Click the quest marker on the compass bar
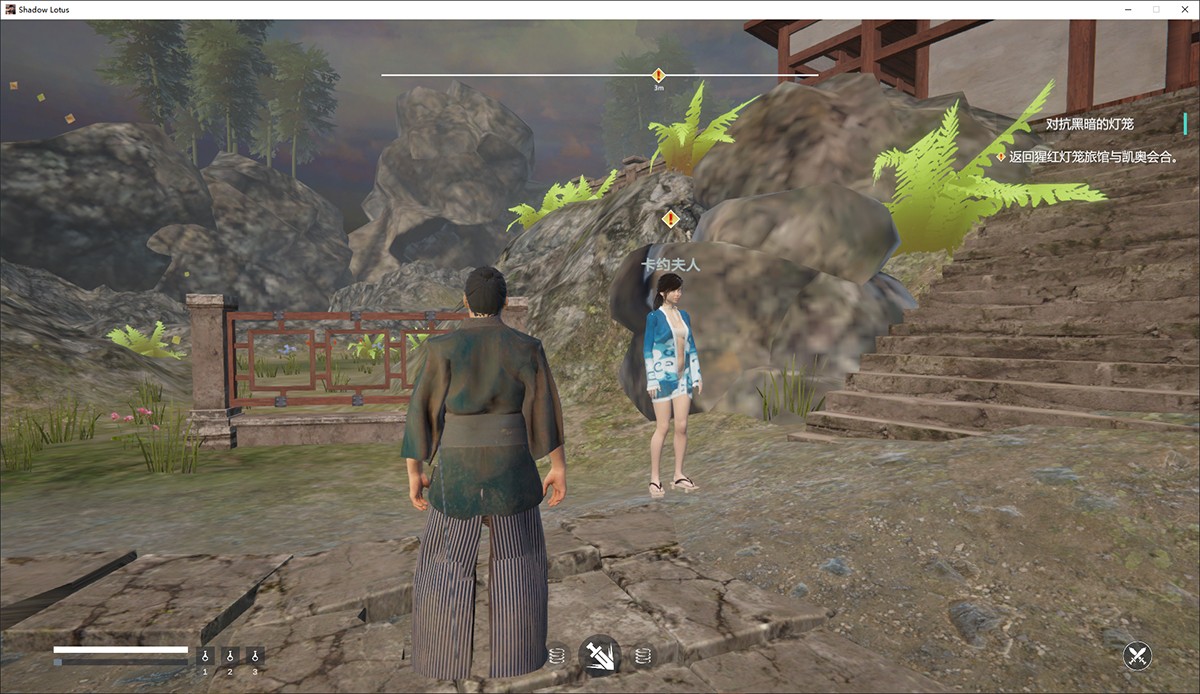 [658, 75]
